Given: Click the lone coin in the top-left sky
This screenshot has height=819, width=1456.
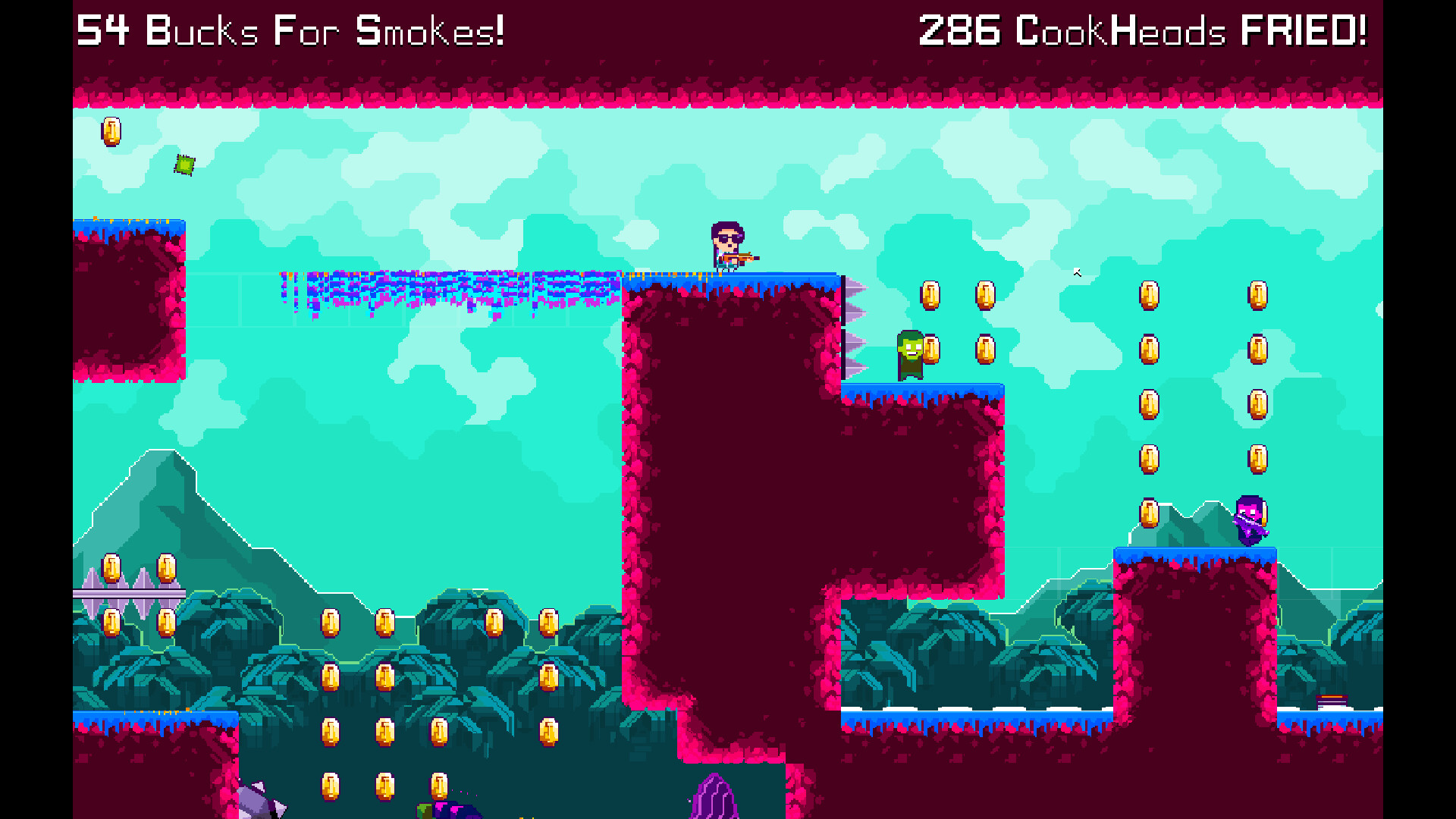Looking at the screenshot, I should pyautogui.click(x=111, y=130).
